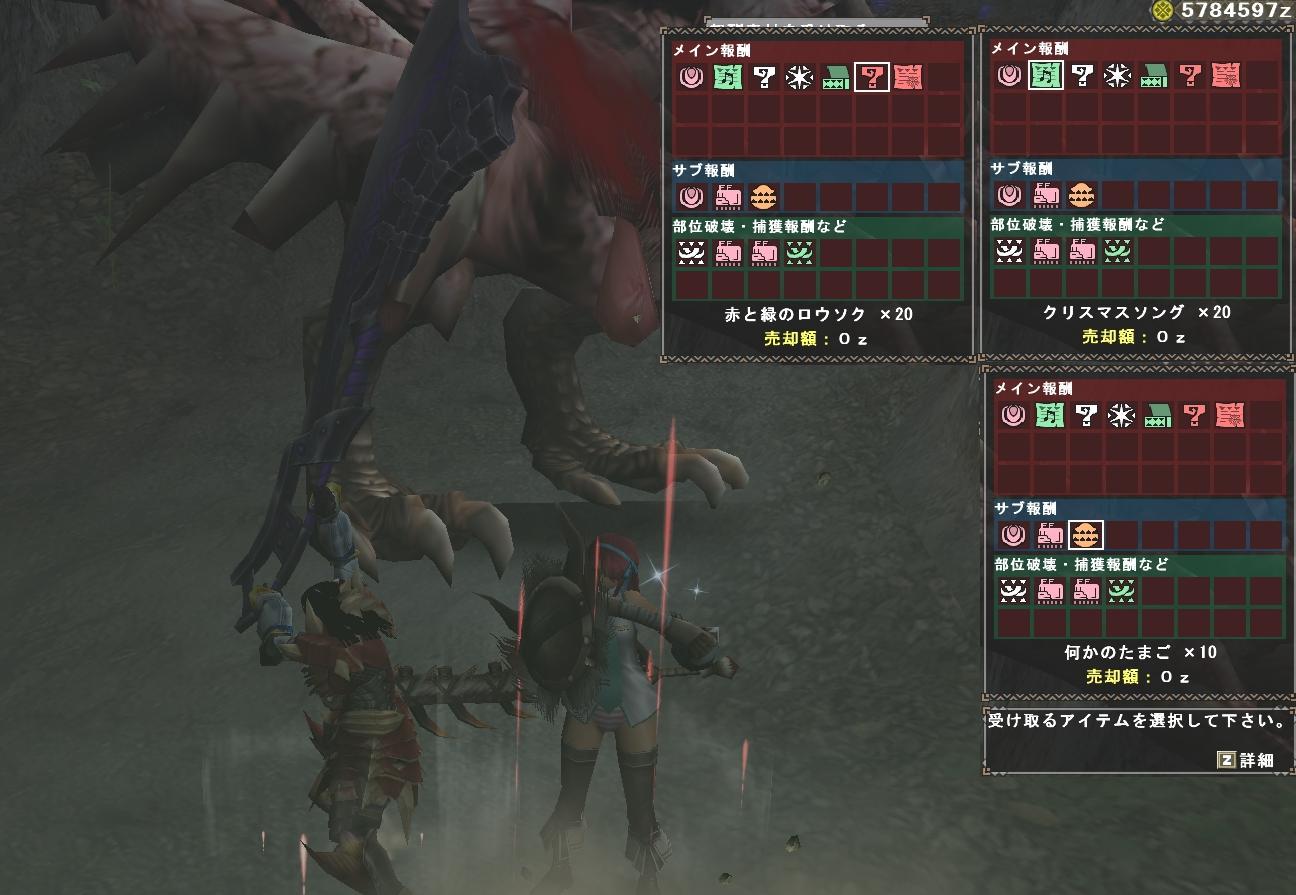Select white fang break reward in 赤と緑のロウソク panel

tap(691, 254)
